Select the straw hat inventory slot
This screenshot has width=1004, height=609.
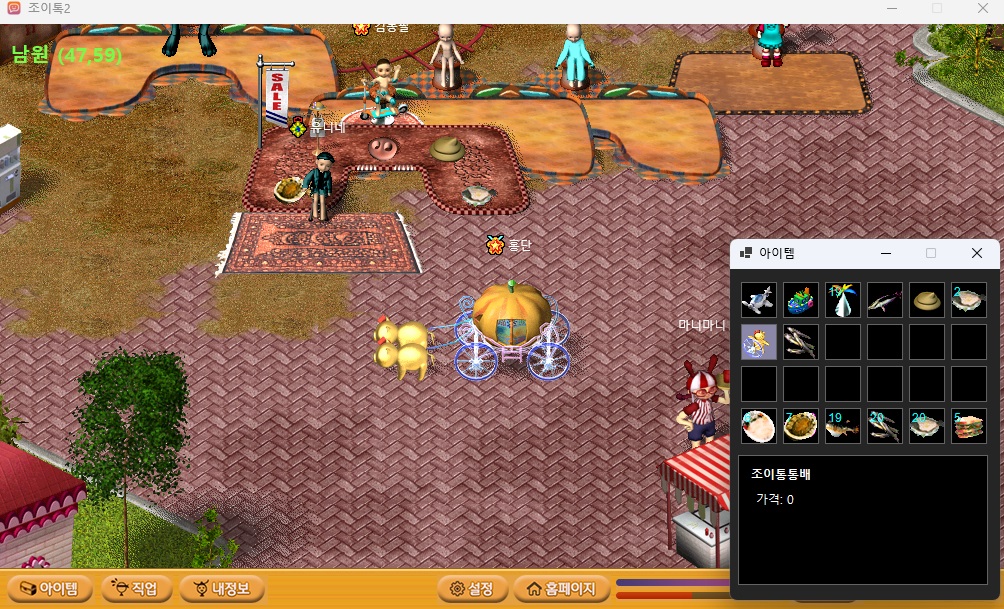pyautogui.click(x=927, y=300)
